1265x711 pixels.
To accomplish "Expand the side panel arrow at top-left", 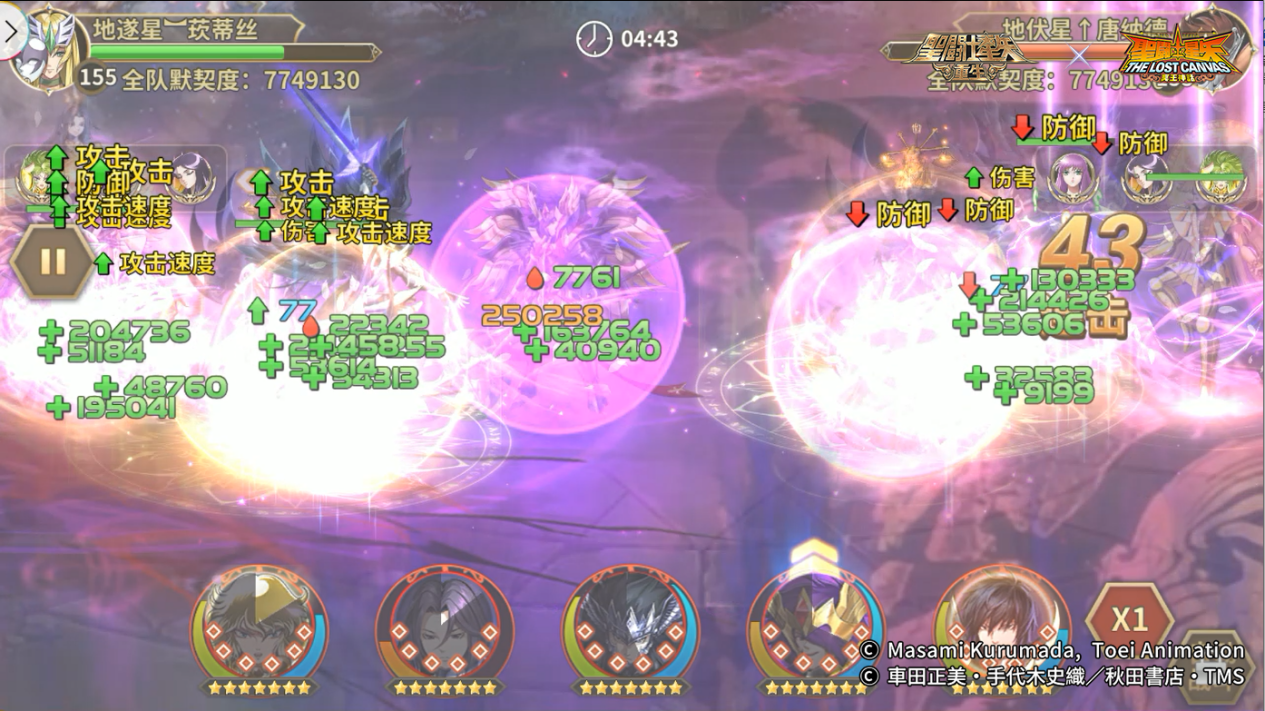I will [x=11, y=31].
